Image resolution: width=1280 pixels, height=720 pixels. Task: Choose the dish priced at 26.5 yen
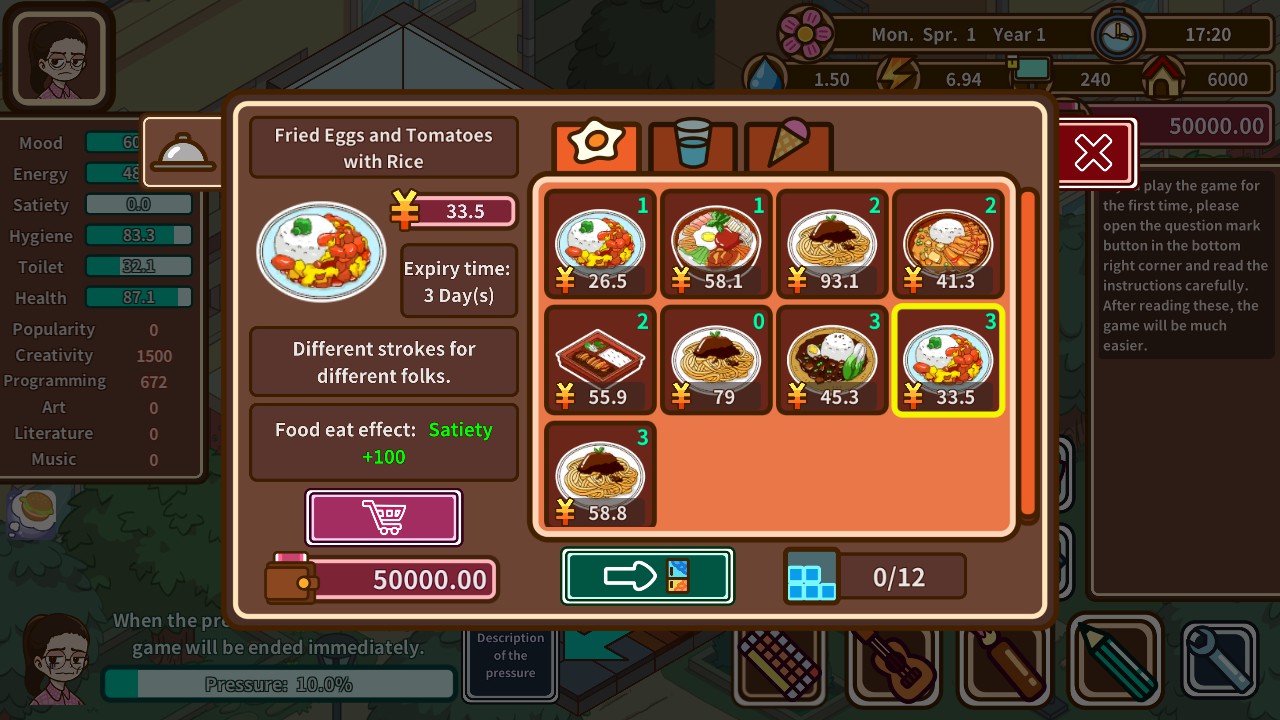[x=600, y=244]
